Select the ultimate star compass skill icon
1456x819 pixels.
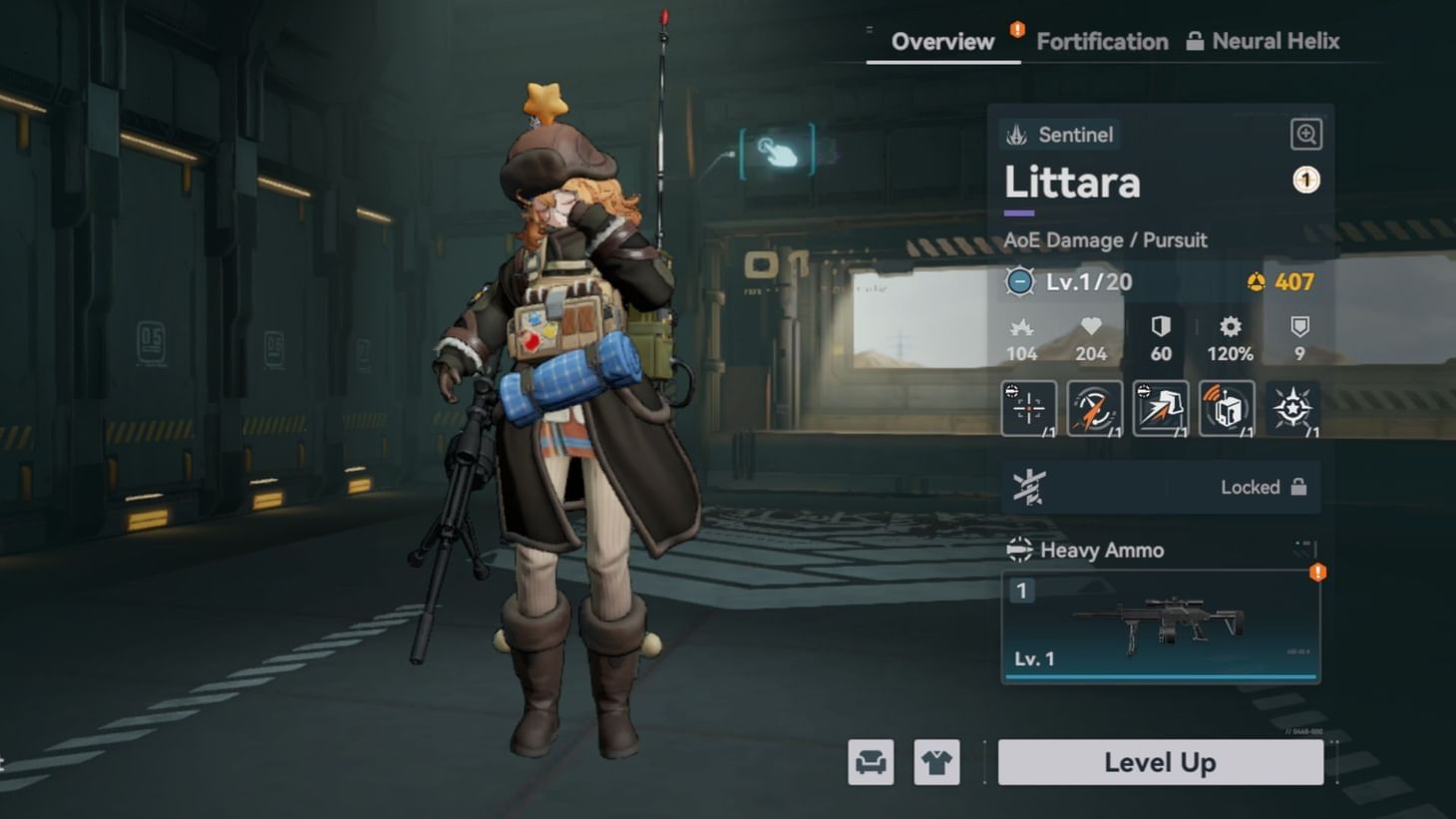tap(1292, 408)
